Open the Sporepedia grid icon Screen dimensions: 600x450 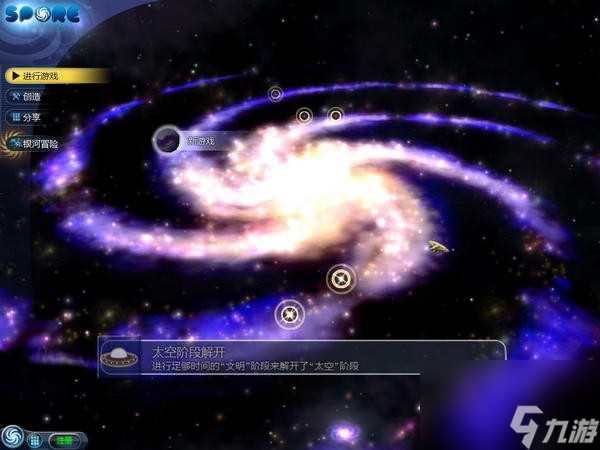click(35, 439)
